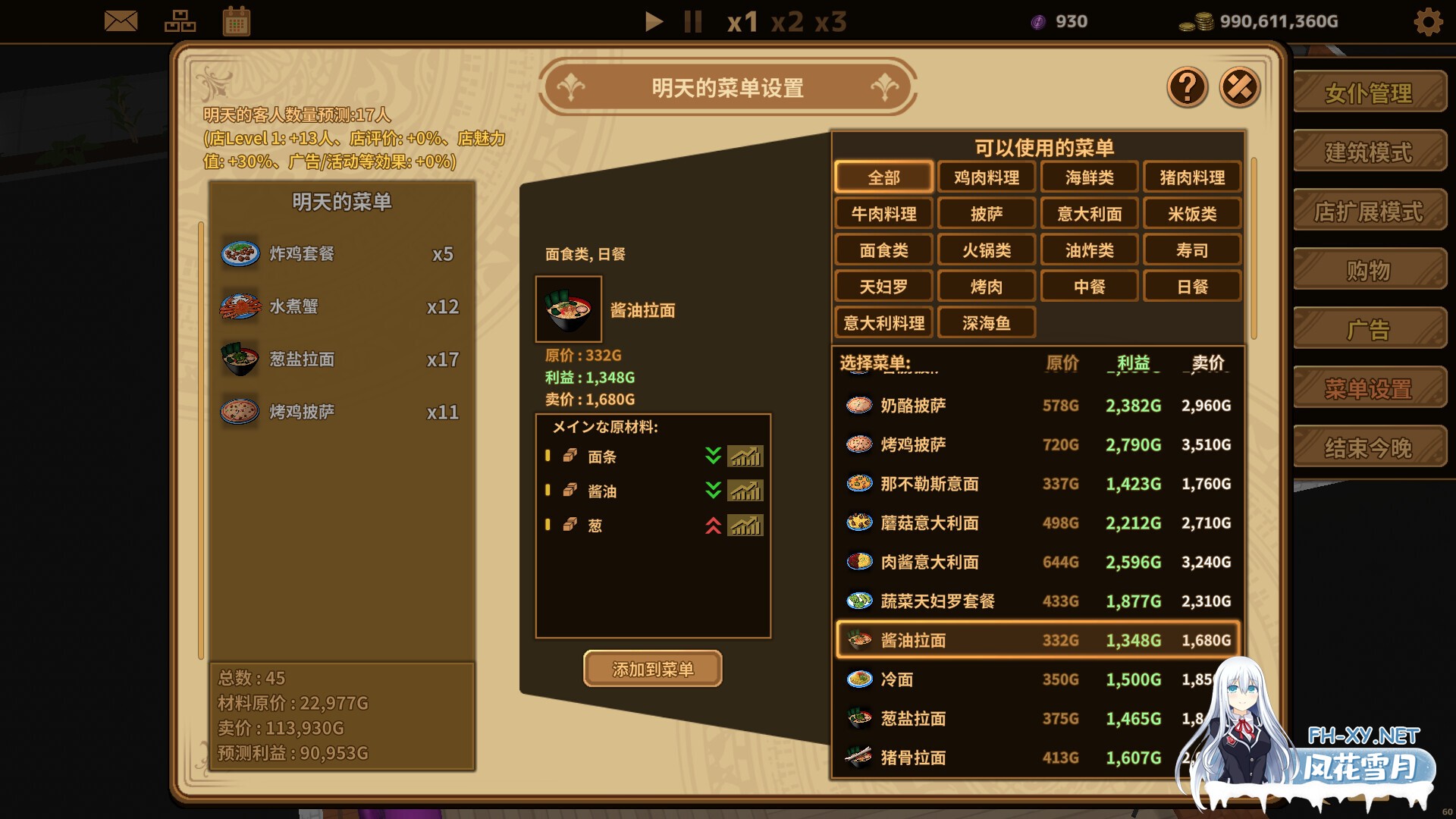Switch to the 日餐 category tab

[1192, 286]
